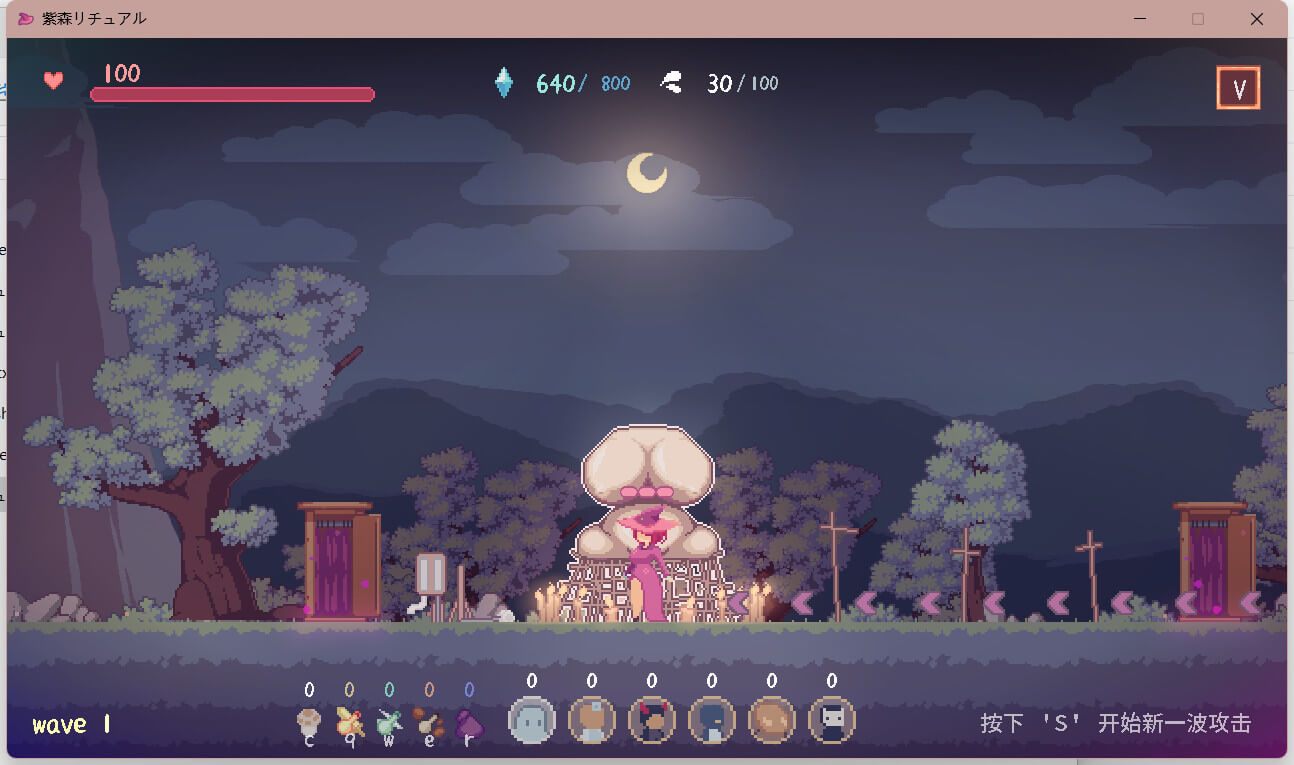Image resolution: width=1294 pixels, height=765 pixels.
Task: Use the yellow fairy item
Action: pos(349,723)
